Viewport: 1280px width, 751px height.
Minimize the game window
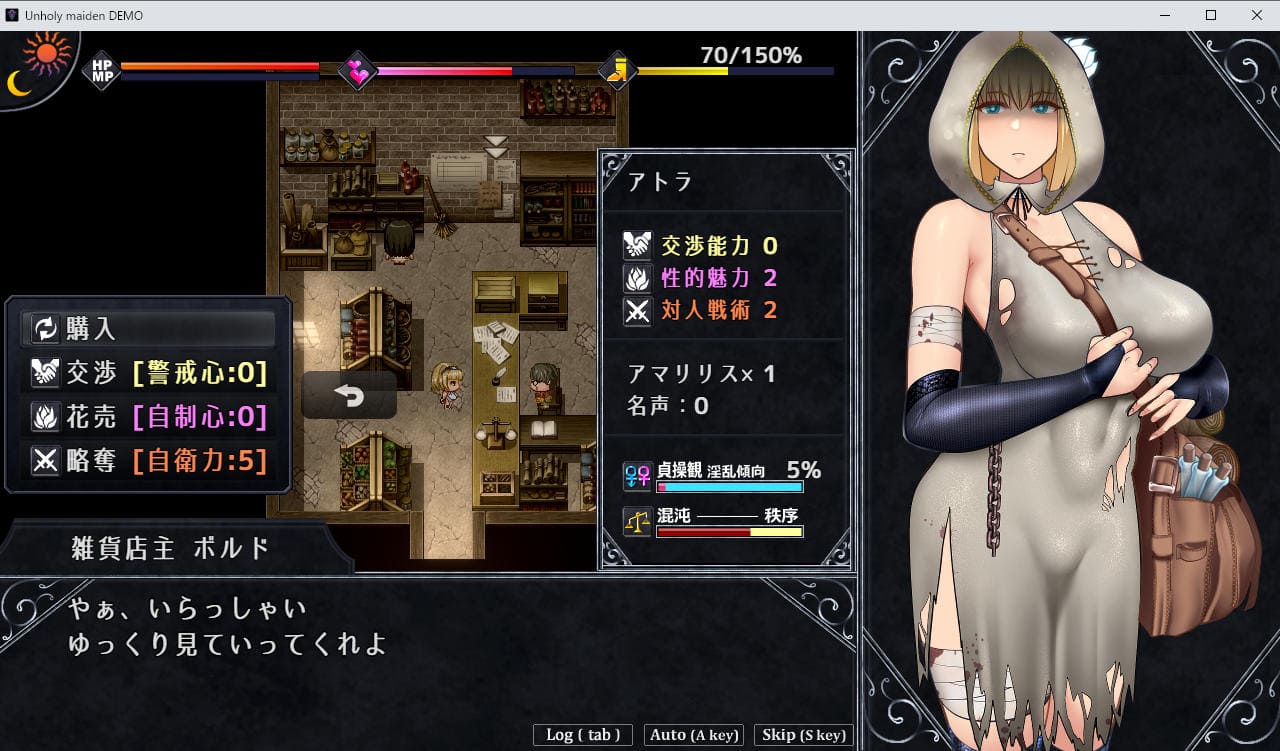click(1165, 15)
